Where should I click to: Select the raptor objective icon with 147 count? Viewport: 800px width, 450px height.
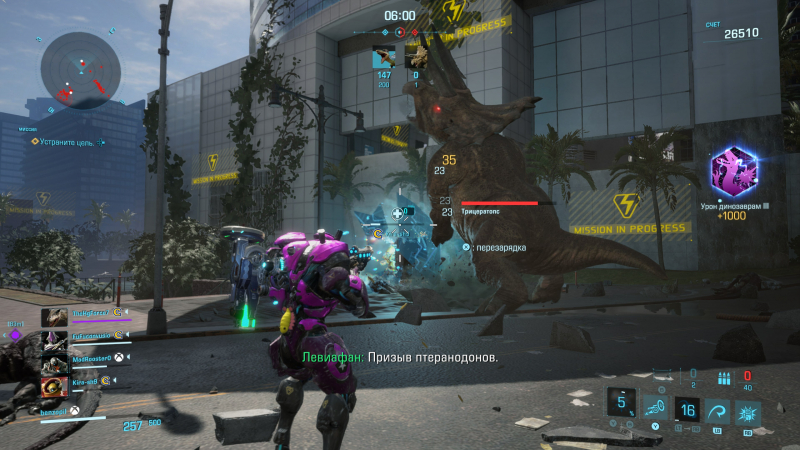[x=385, y=57]
